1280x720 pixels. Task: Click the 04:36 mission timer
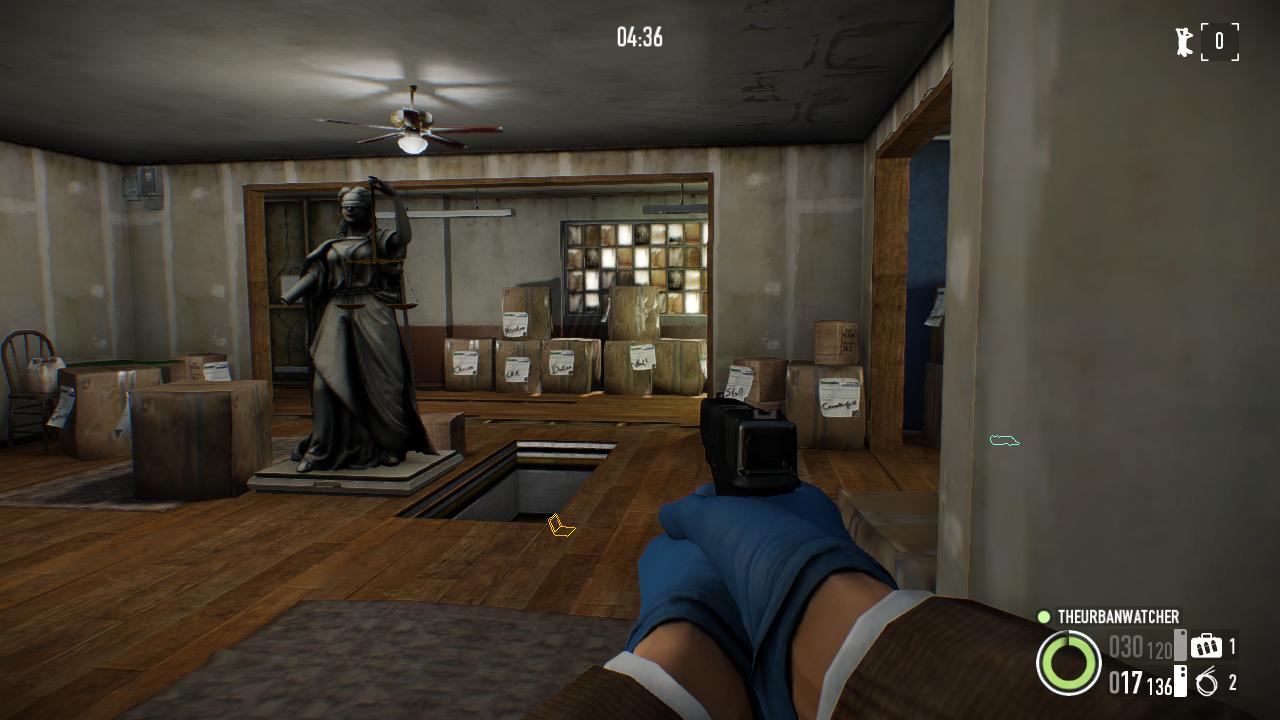pyautogui.click(x=638, y=38)
